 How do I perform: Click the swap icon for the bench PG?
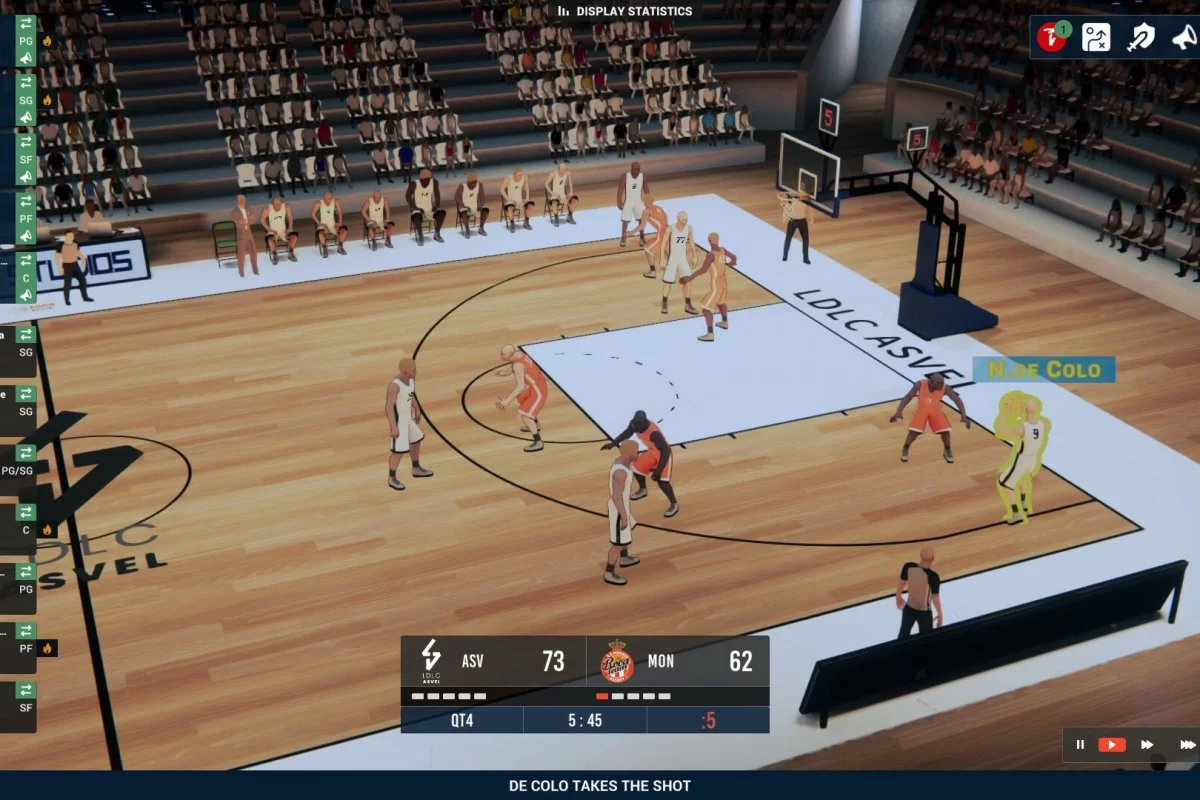click(x=26, y=571)
